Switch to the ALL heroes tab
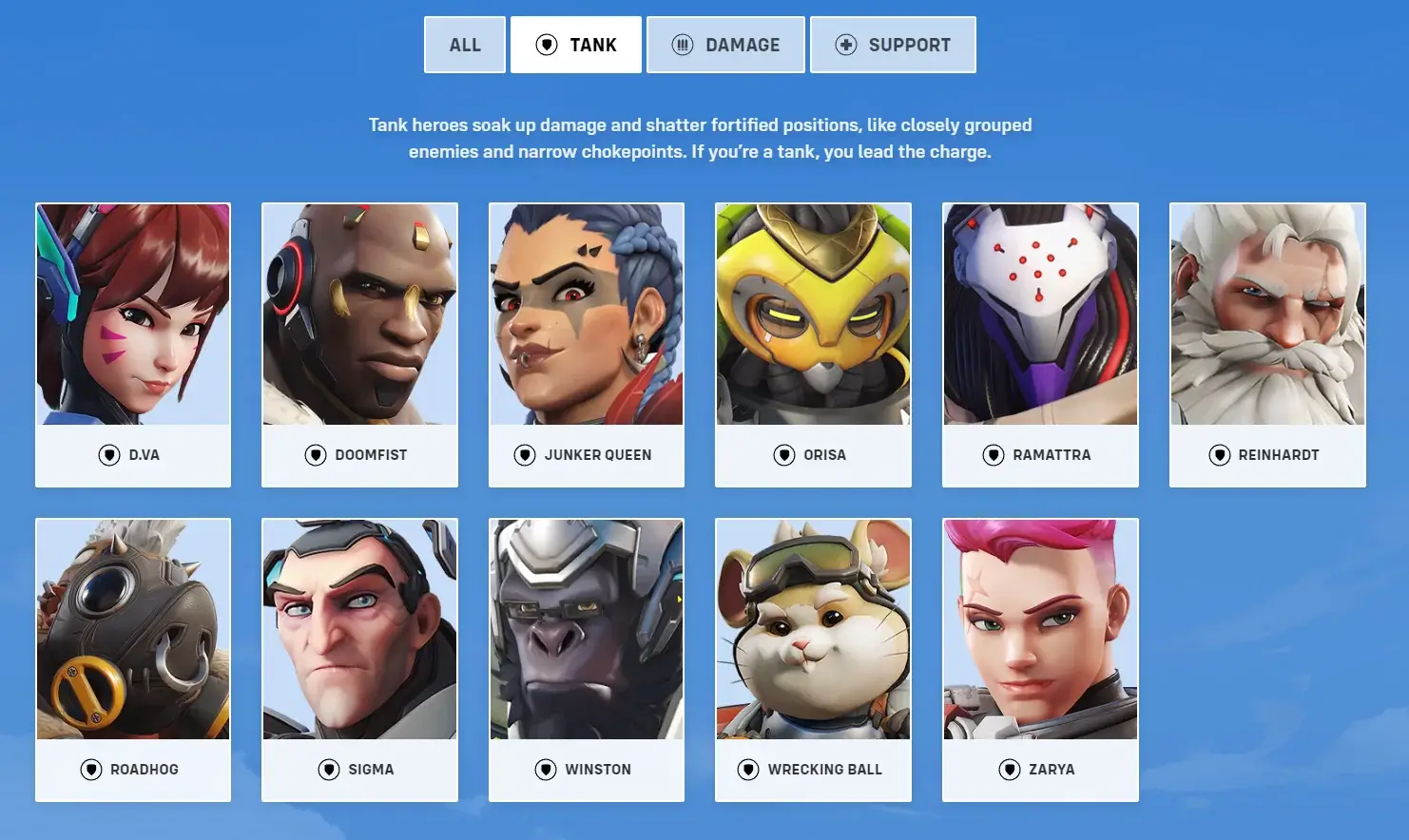This screenshot has width=1409, height=840. point(465,44)
